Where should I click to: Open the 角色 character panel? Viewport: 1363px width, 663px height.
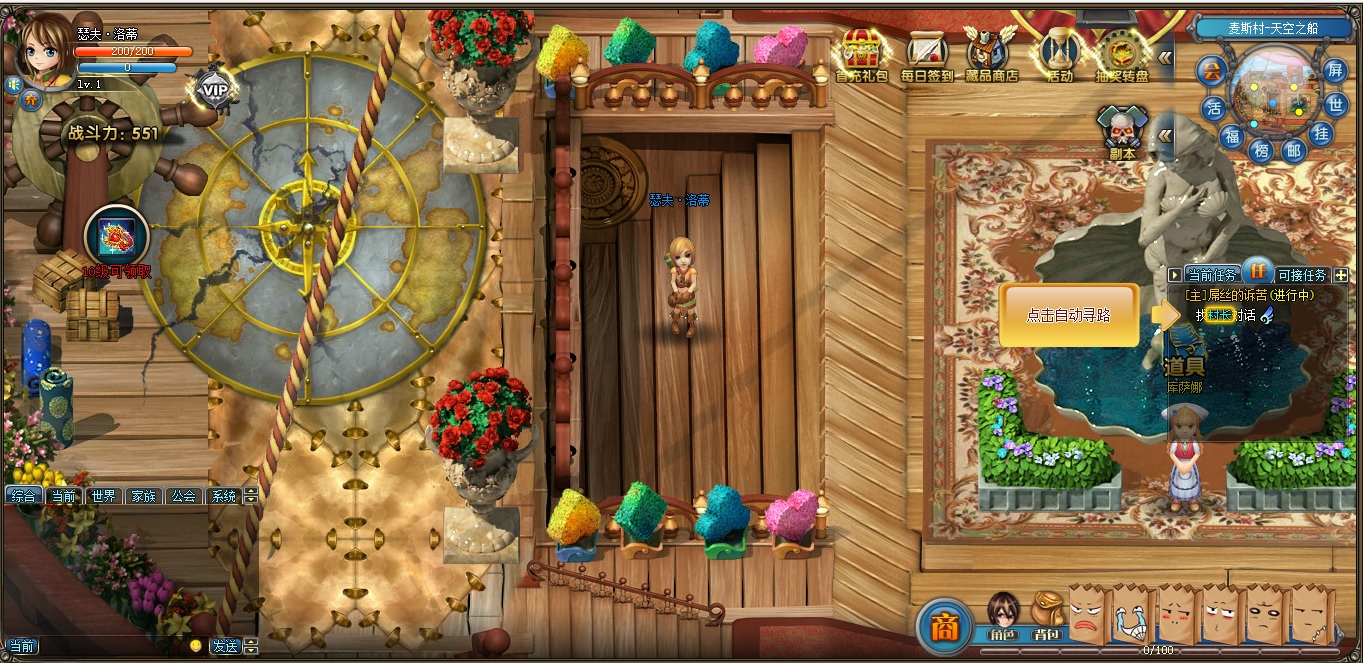tap(1002, 616)
